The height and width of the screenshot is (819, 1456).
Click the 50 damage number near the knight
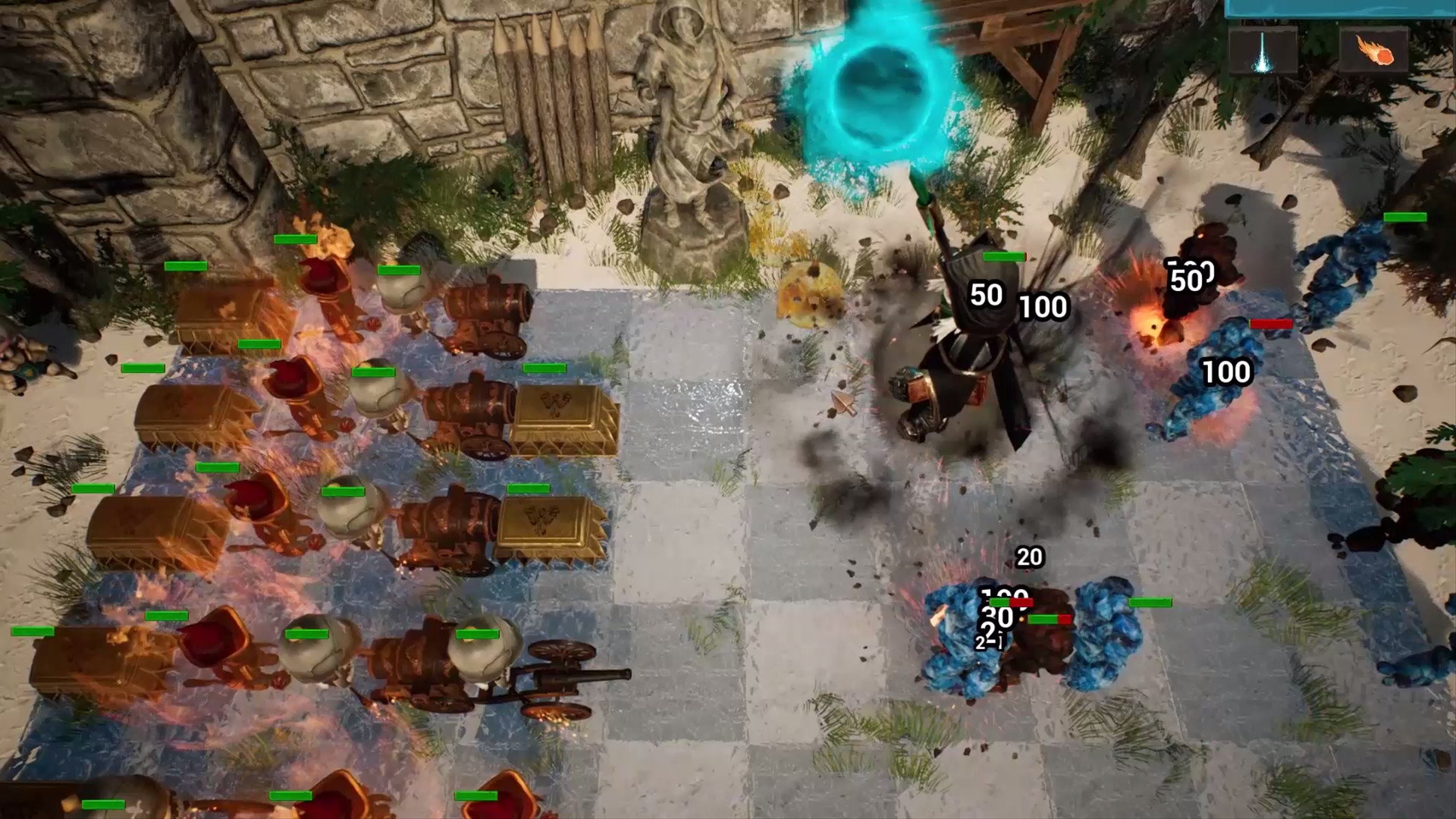pyautogui.click(x=988, y=293)
